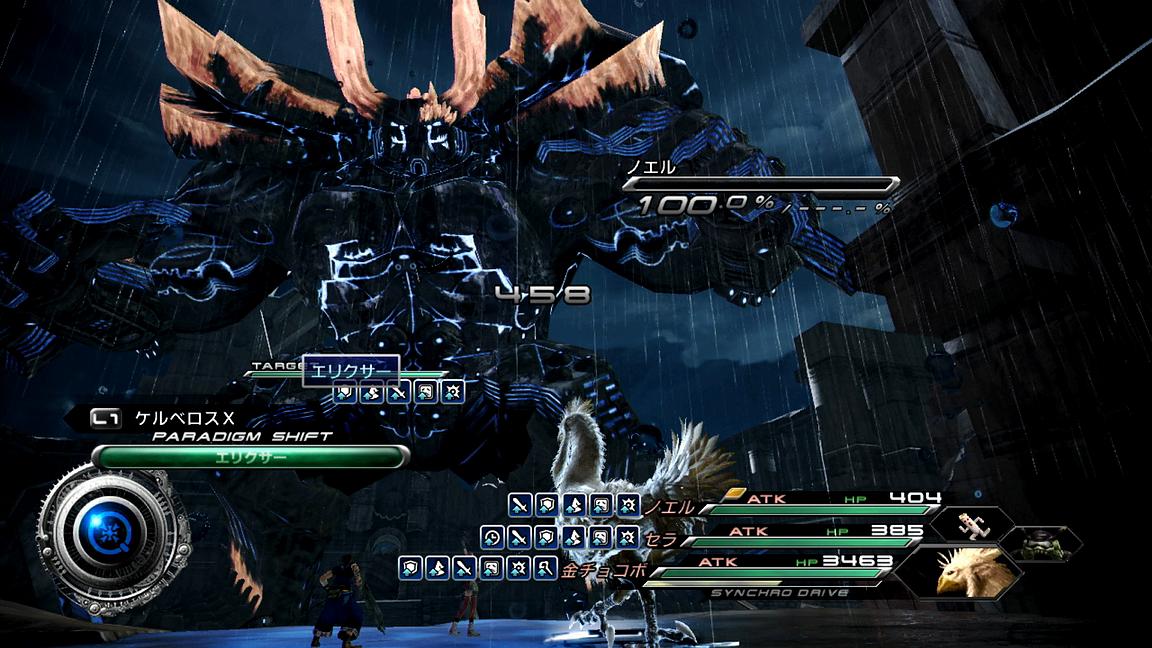
Task: Select the golden chocobo monster portrait
Action: 966,571
